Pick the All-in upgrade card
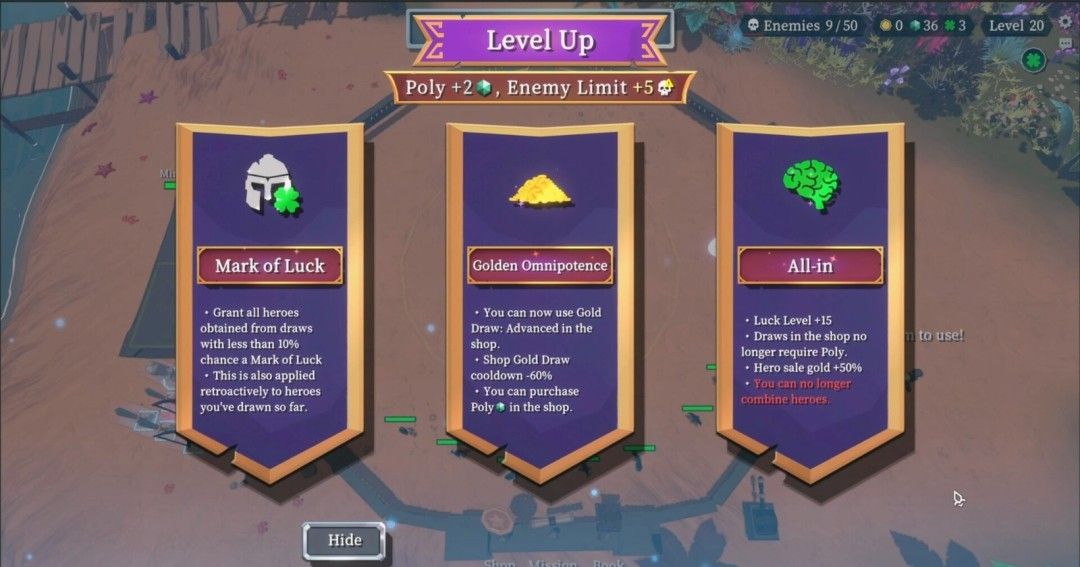Viewport: 1080px width, 567px height. pos(810,300)
